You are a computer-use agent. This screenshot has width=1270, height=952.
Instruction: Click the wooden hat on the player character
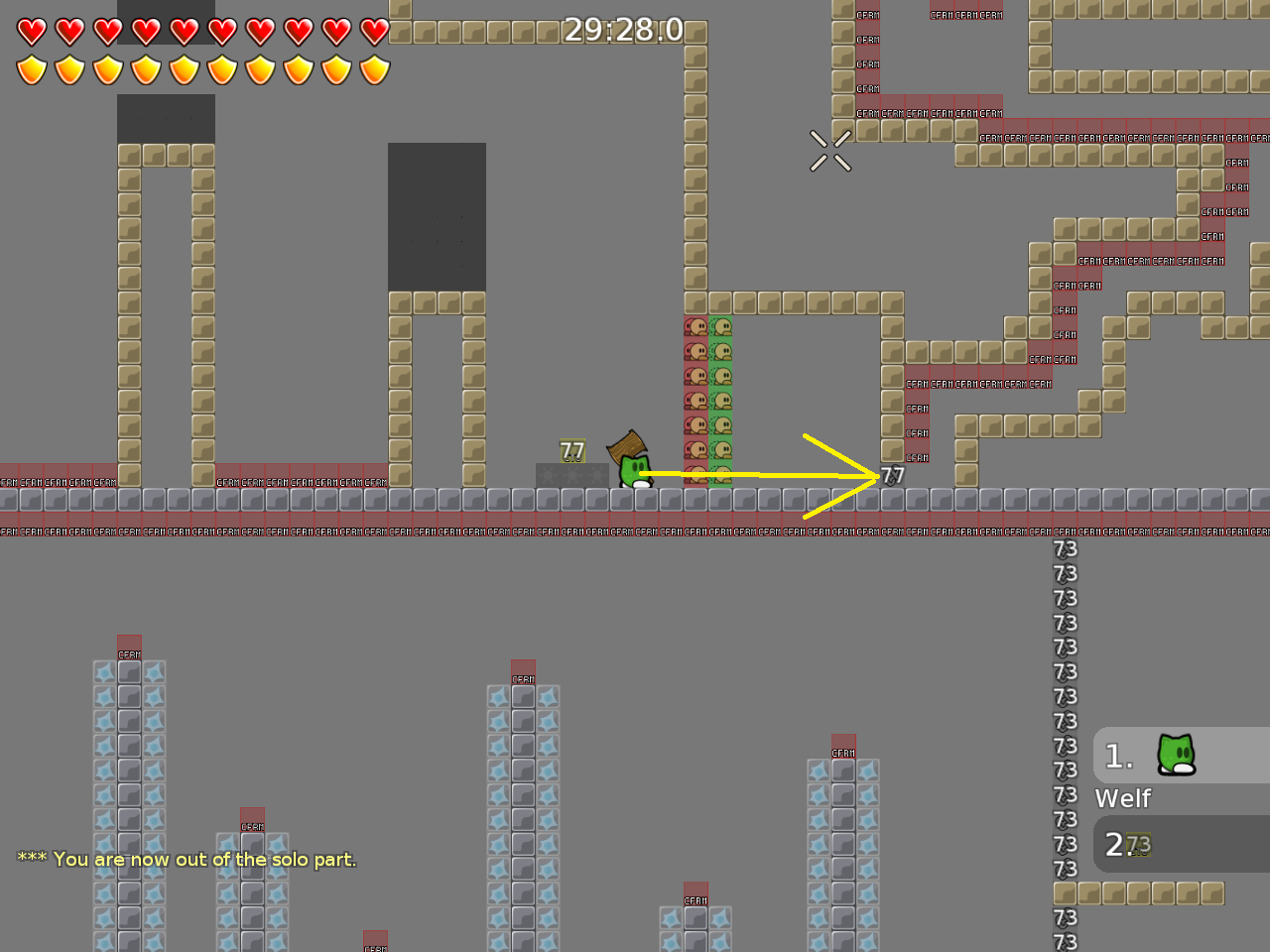[x=629, y=445]
